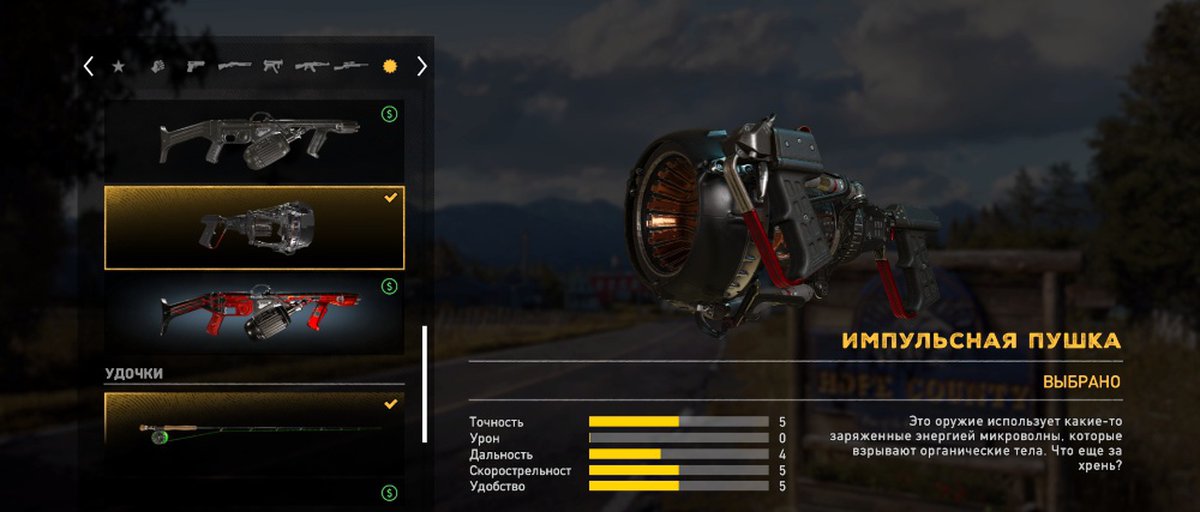Go to the previous weapon category arrow
This screenshot has width=1200, height=512.
tap(88, 67)
